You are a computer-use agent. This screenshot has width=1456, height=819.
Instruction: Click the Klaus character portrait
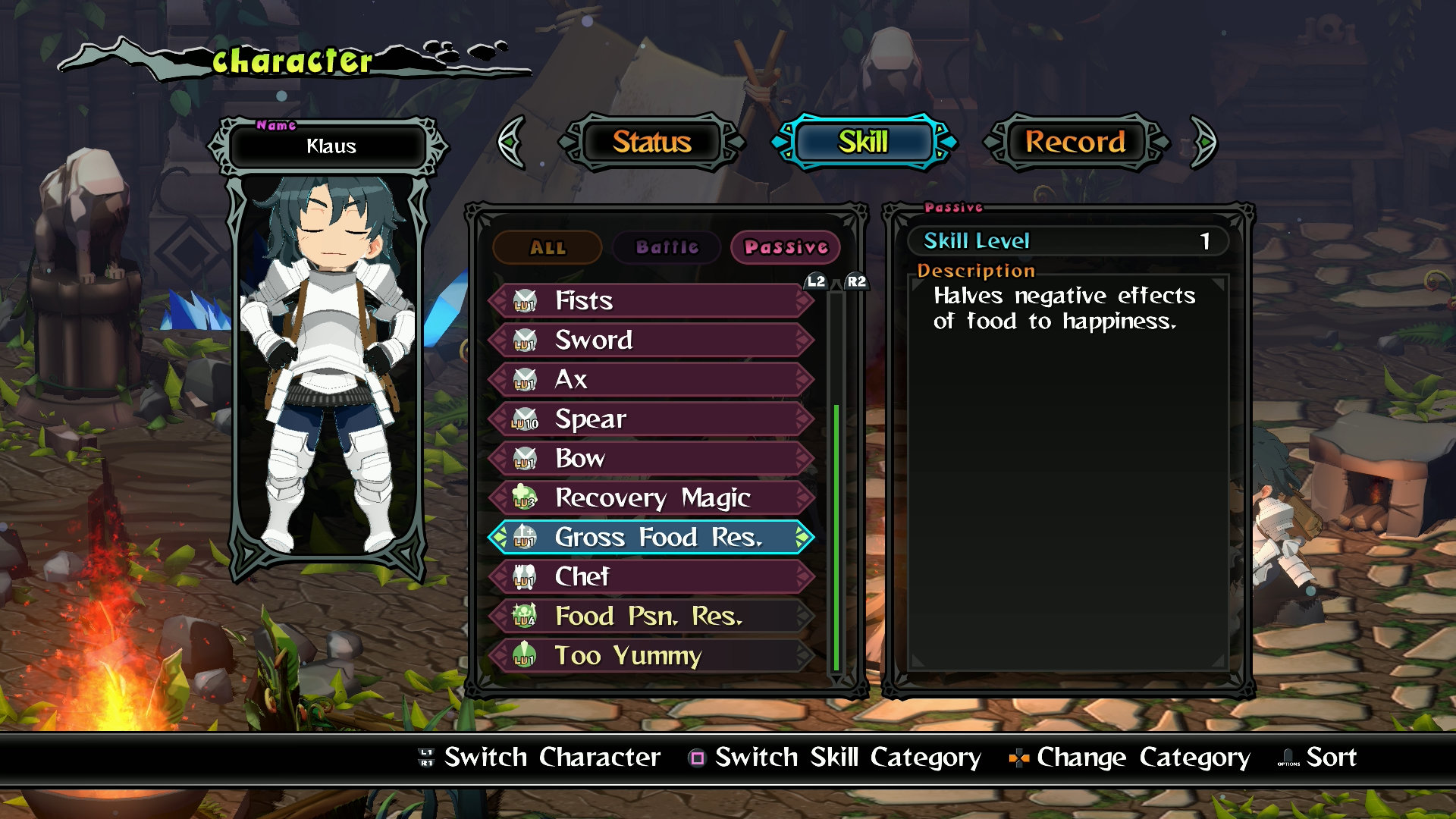tap(329, 364)
